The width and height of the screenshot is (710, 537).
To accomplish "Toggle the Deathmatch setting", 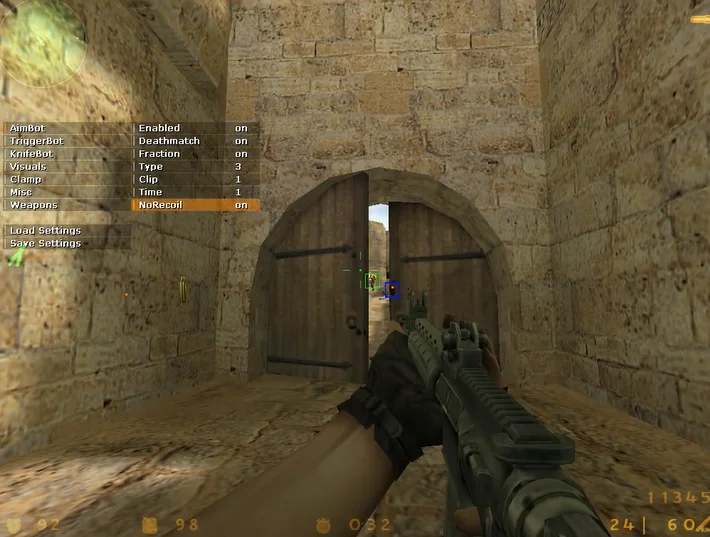I will click(195, 141).
